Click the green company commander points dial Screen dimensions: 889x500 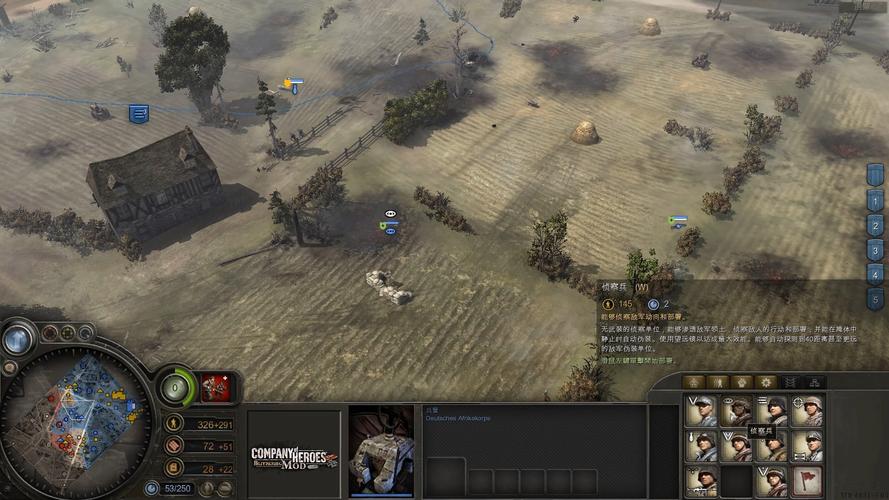(176, 386)
